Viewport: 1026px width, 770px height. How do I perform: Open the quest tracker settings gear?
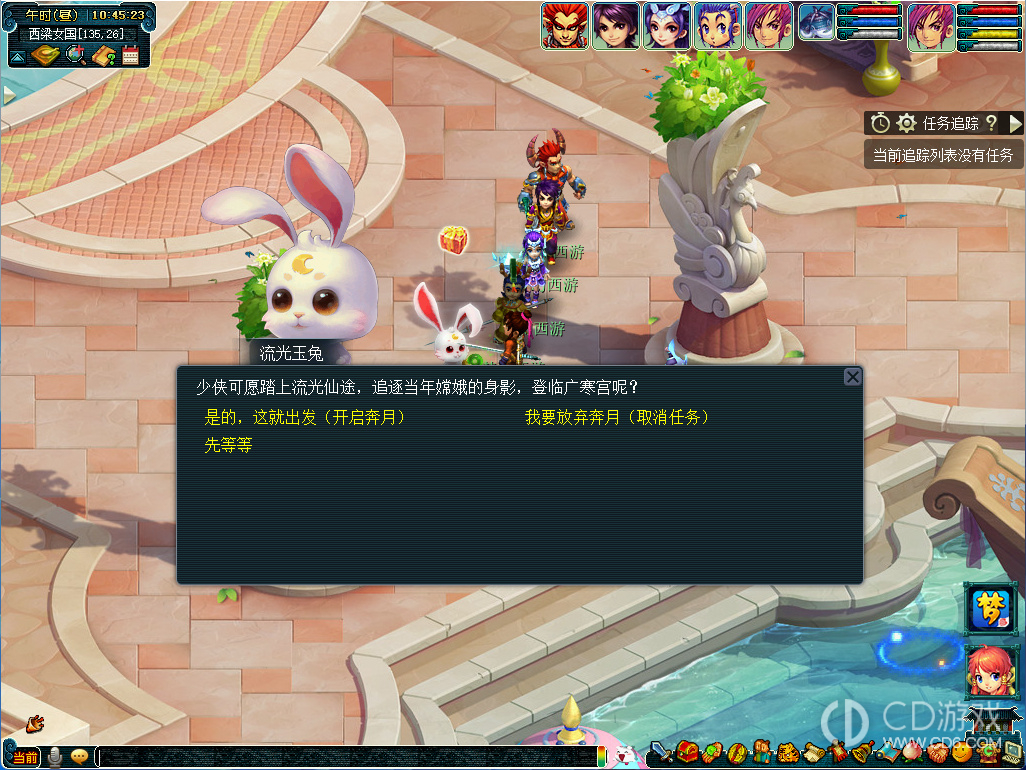coord(906,123)
